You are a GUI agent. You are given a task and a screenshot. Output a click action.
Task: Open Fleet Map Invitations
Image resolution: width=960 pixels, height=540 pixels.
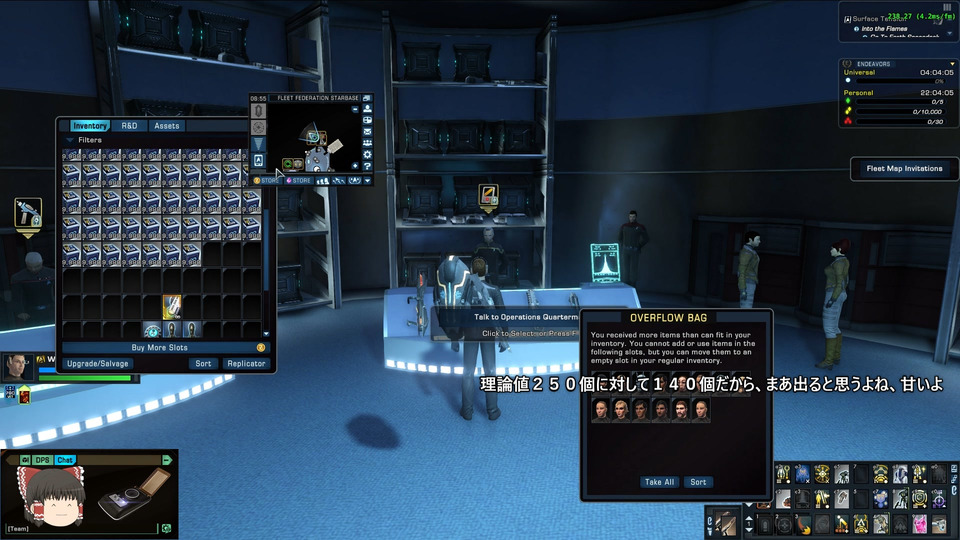[904, 169]
